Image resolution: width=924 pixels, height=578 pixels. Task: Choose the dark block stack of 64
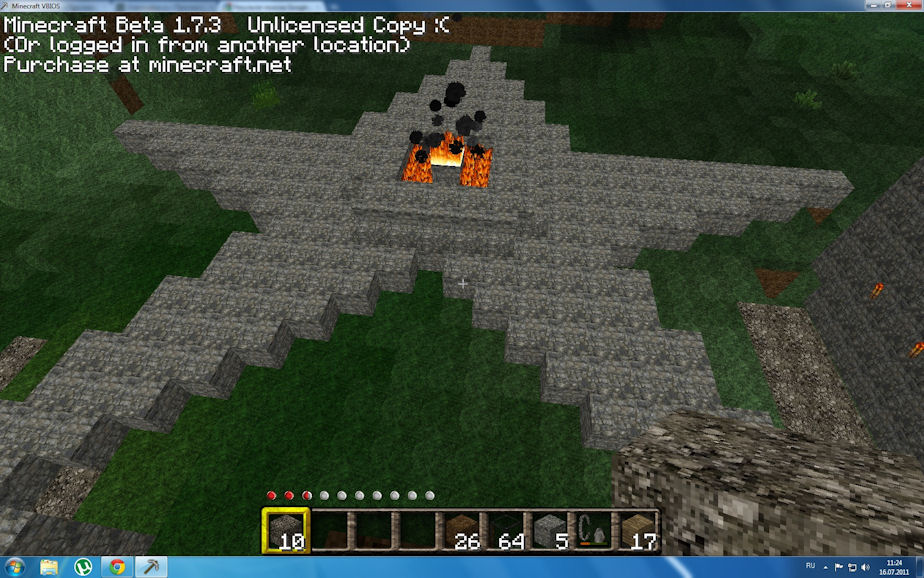[x=507, y=530]
